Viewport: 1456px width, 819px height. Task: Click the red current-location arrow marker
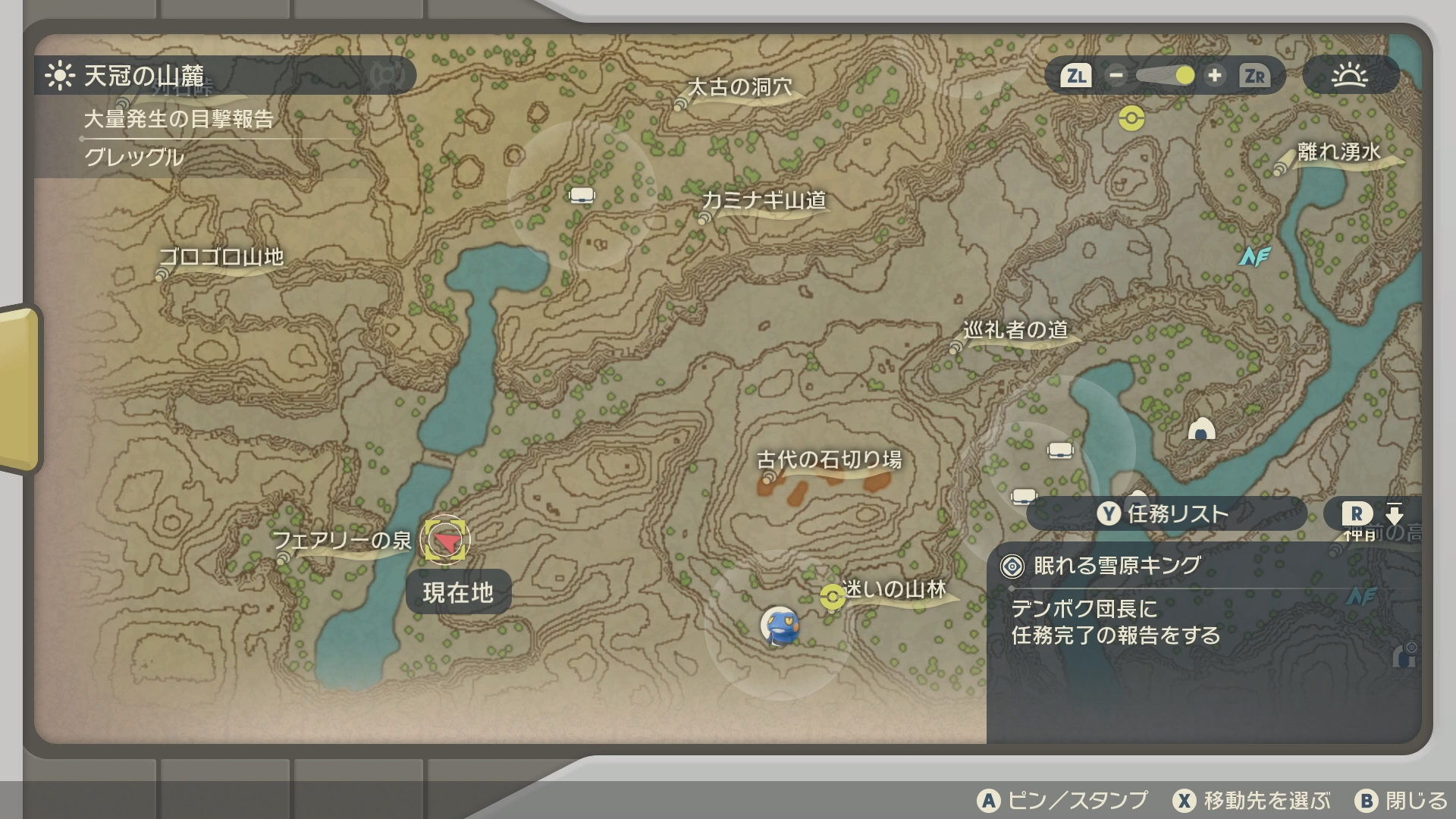click(444, 541)
